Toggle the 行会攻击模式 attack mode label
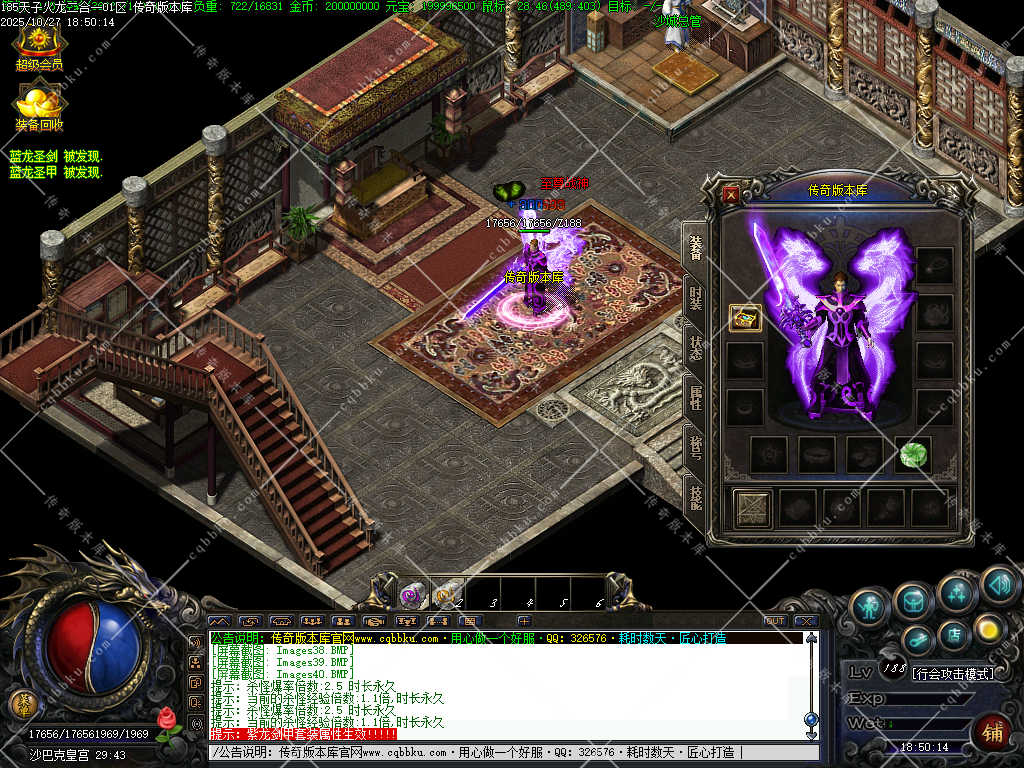The width and height of the screenshot is (1024, 768). [x=953, y=674]
